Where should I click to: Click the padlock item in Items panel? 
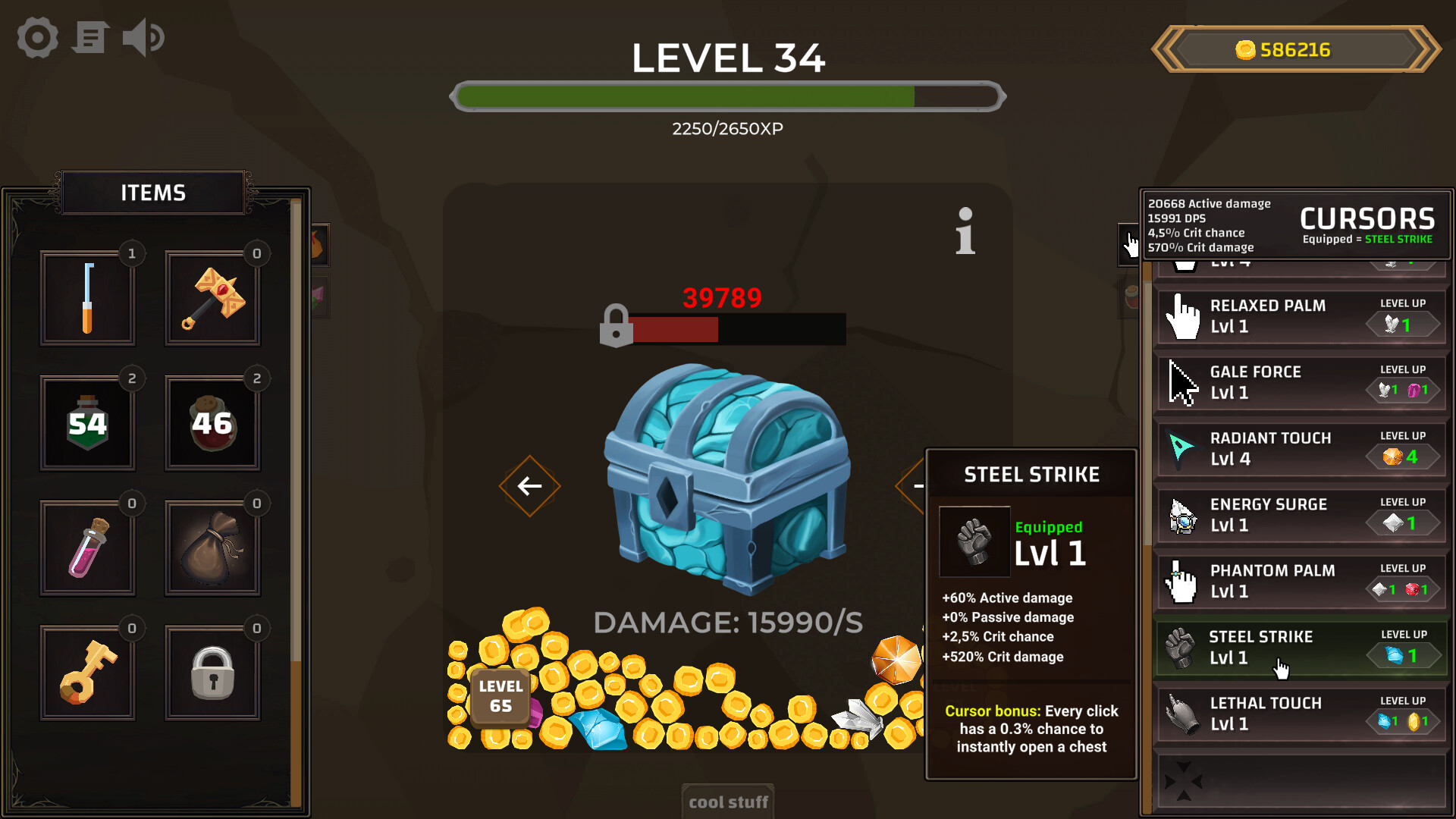click(x=212, y=672)
